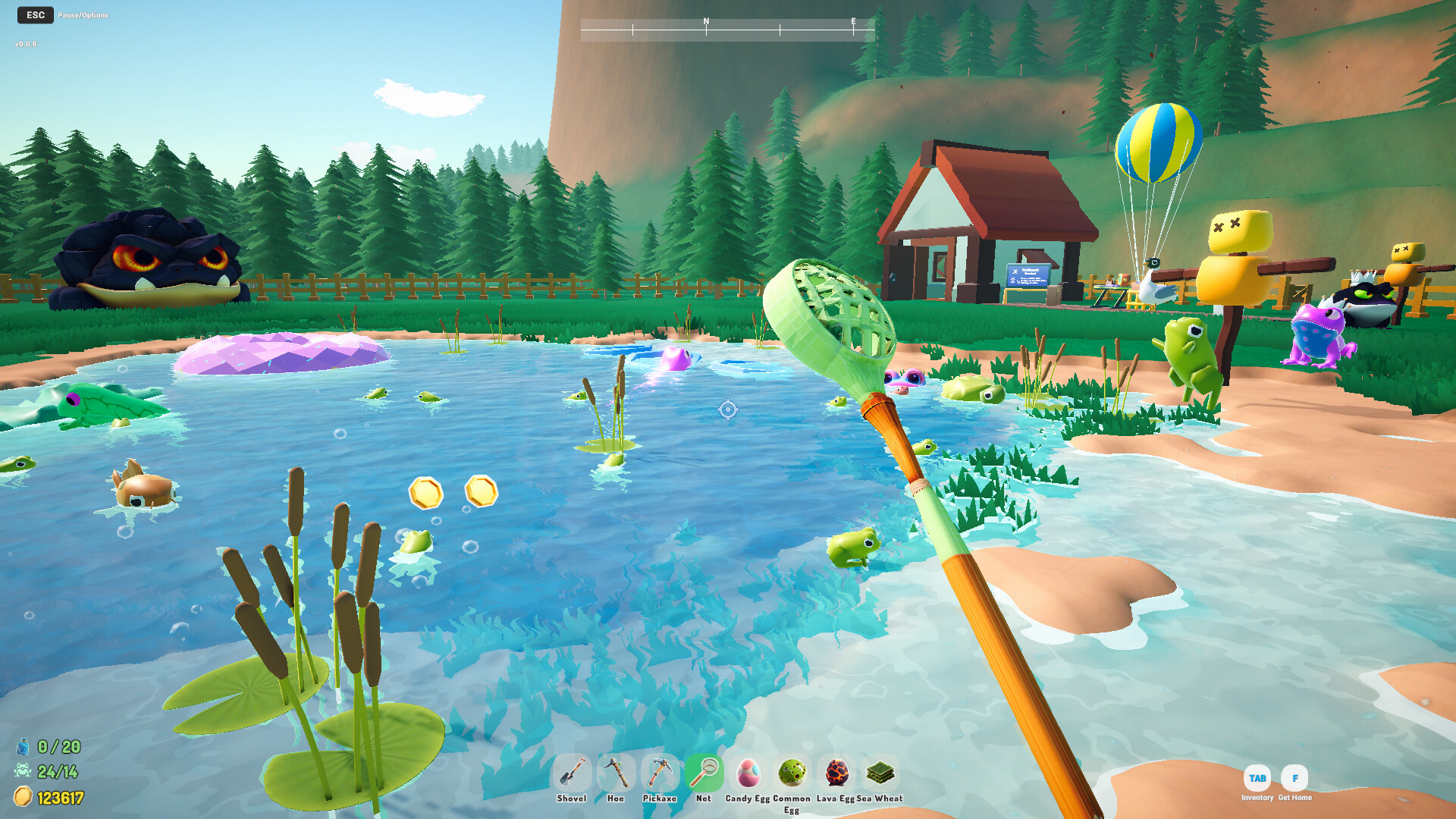Select the Shovel hotbar slot

(571, 773)
